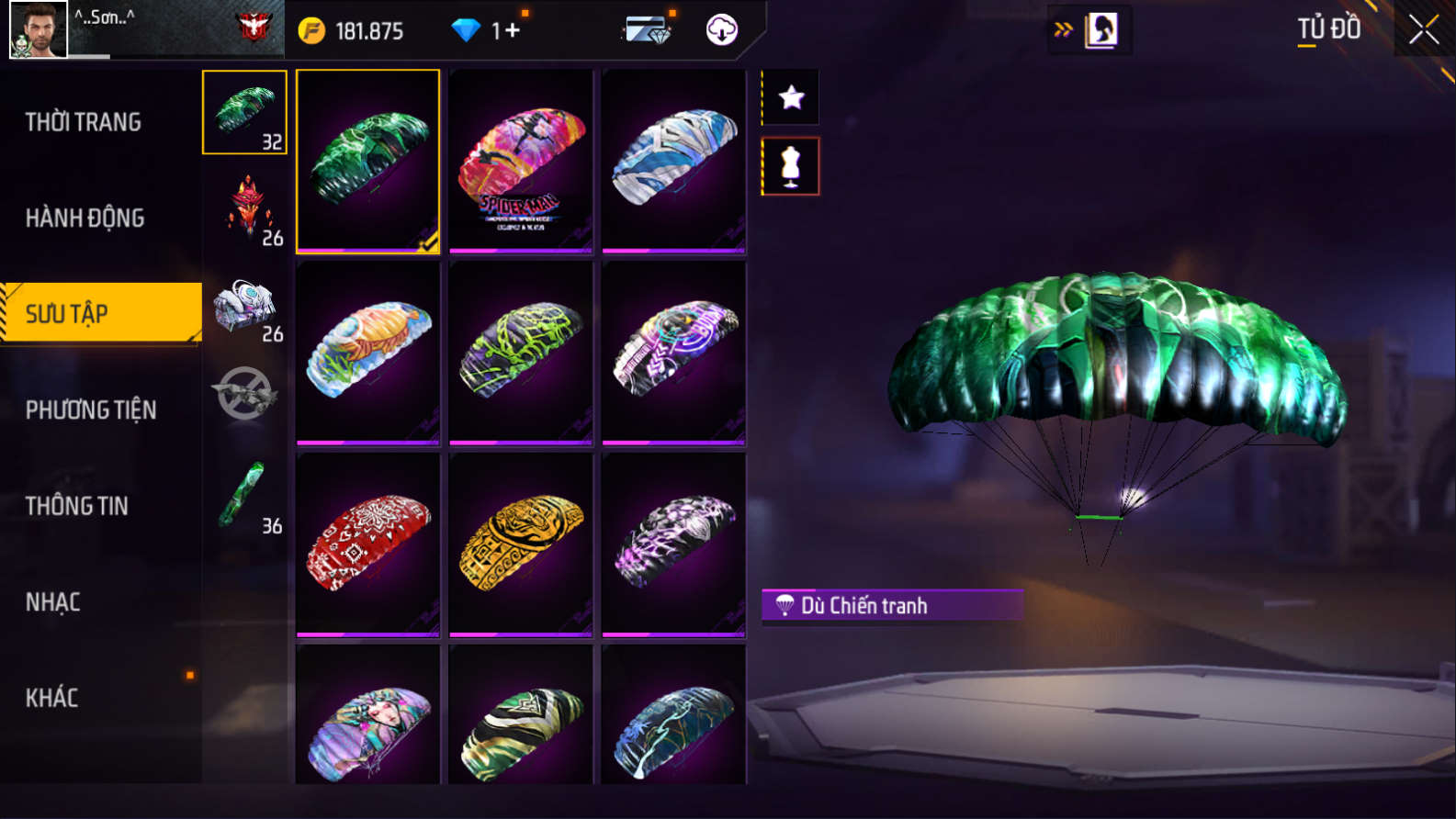Open the surfboard subcategory with 36 items
This screenshot has height=819, width=1456.
244,497
